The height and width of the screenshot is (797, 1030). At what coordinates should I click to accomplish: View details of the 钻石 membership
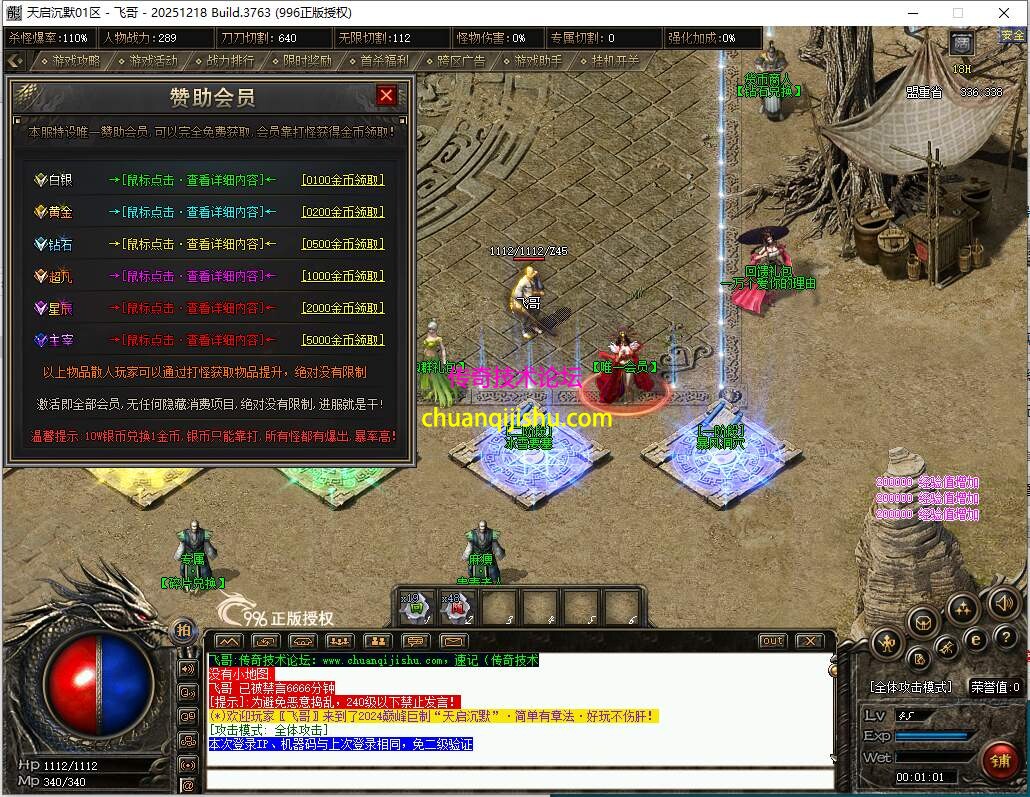click(x=192, y=244)
